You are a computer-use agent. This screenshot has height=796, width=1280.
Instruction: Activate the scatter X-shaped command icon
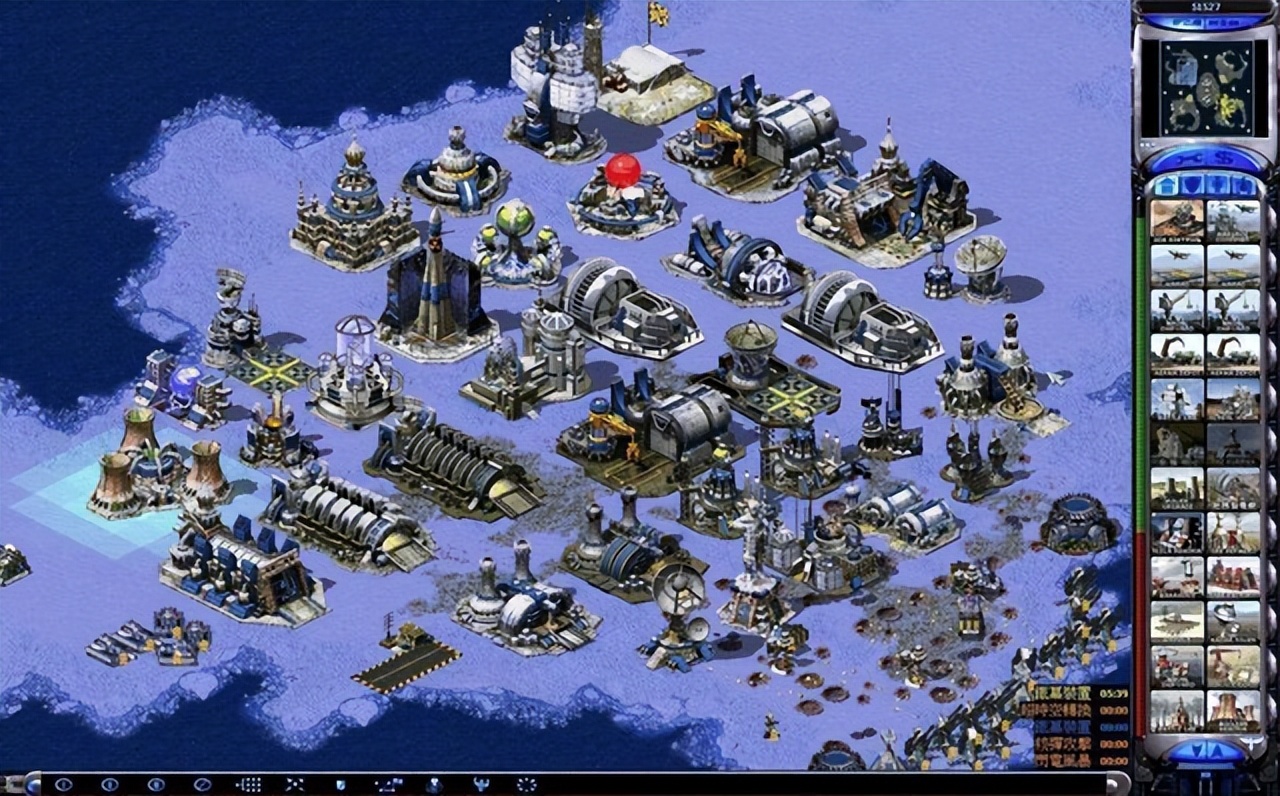[x=294, y=785]
